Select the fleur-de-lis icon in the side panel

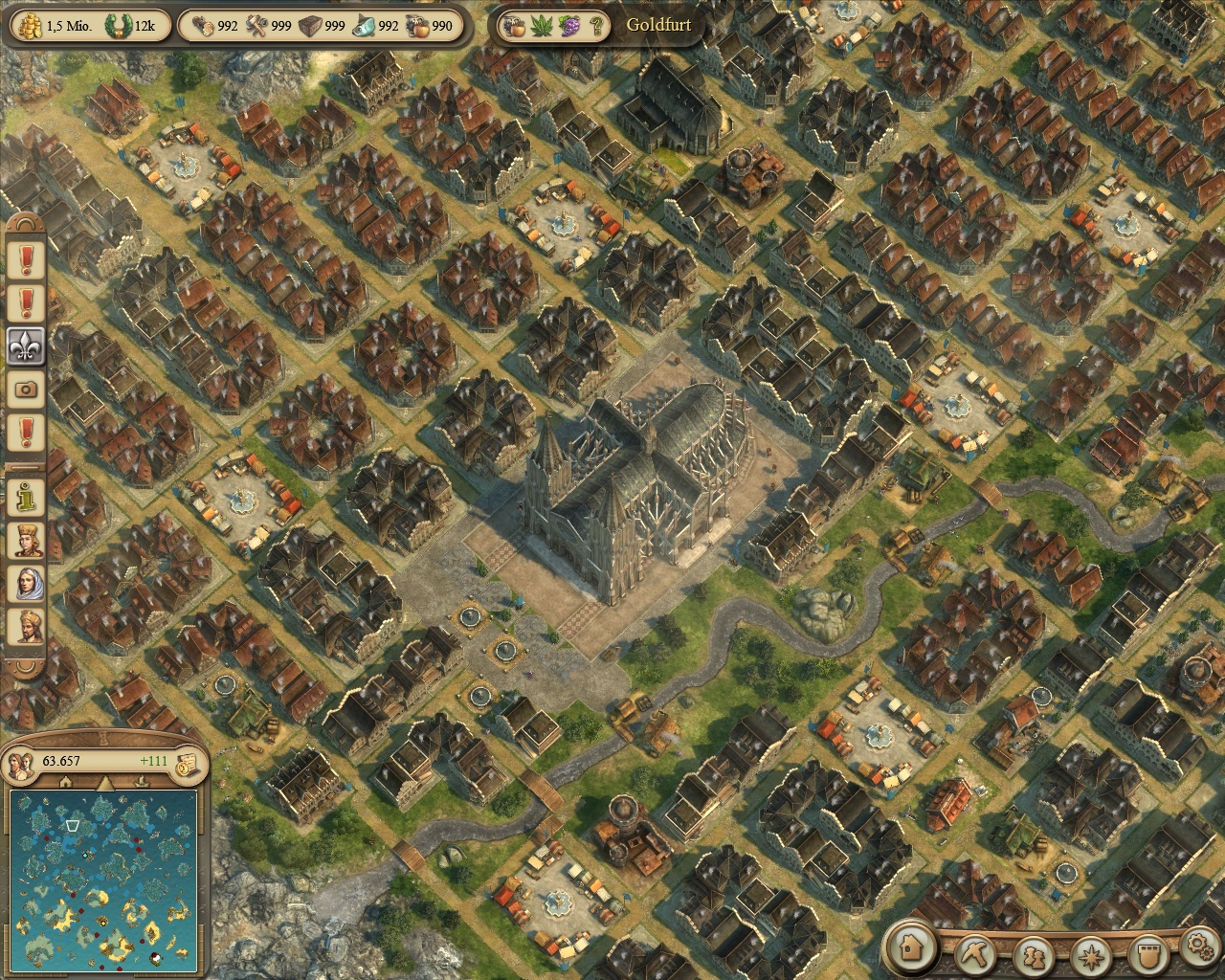tap(26, 345)
